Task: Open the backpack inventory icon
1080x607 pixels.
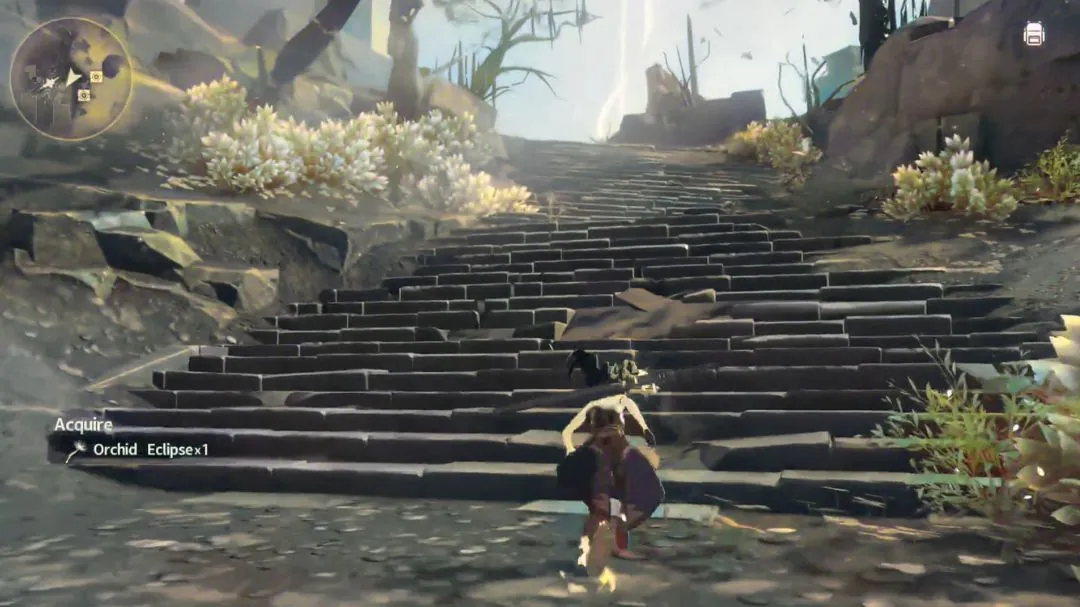Action: 1034,34
